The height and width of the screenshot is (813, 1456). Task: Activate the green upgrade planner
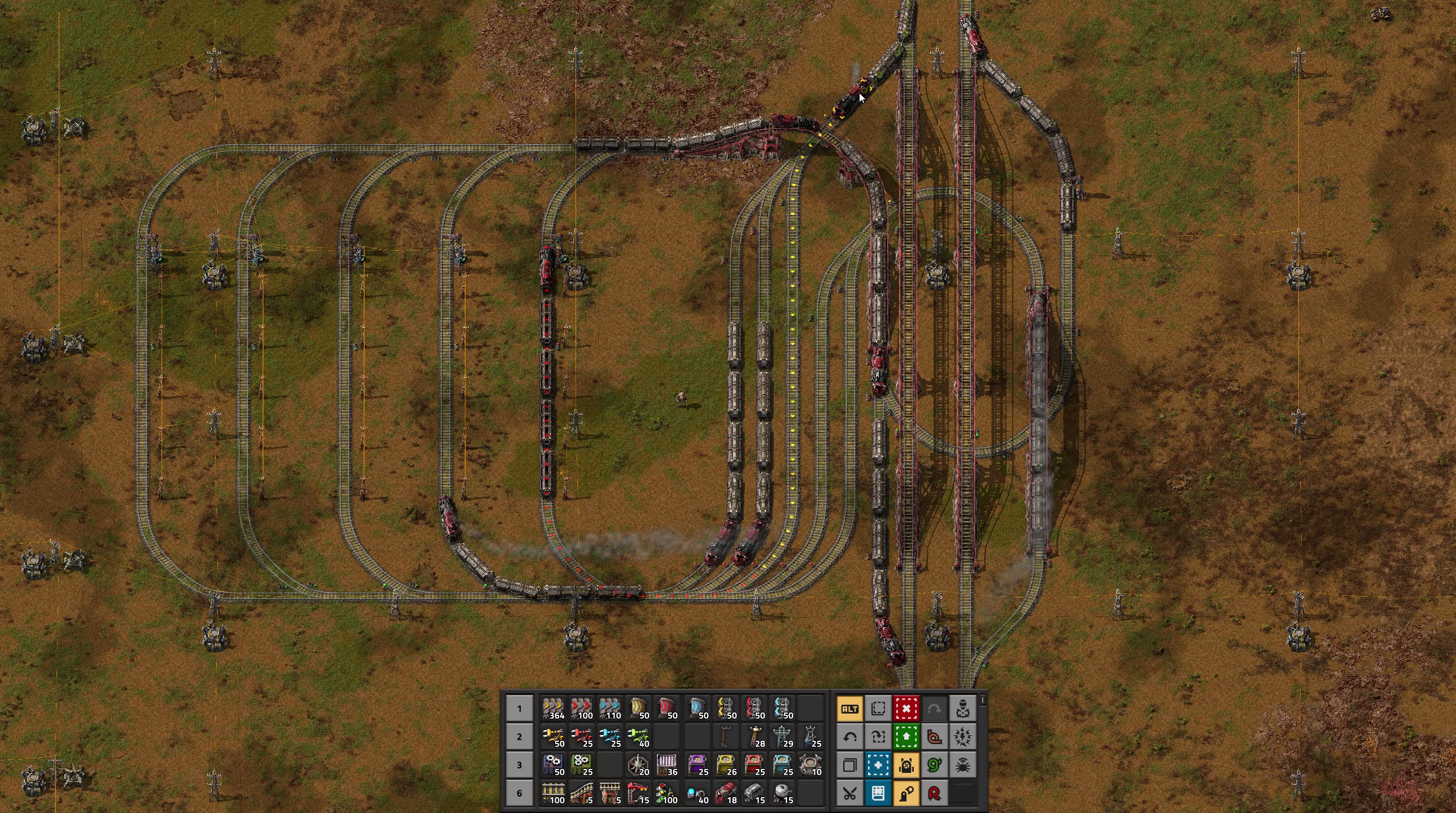pyautogui.click(x=906, y=737)
